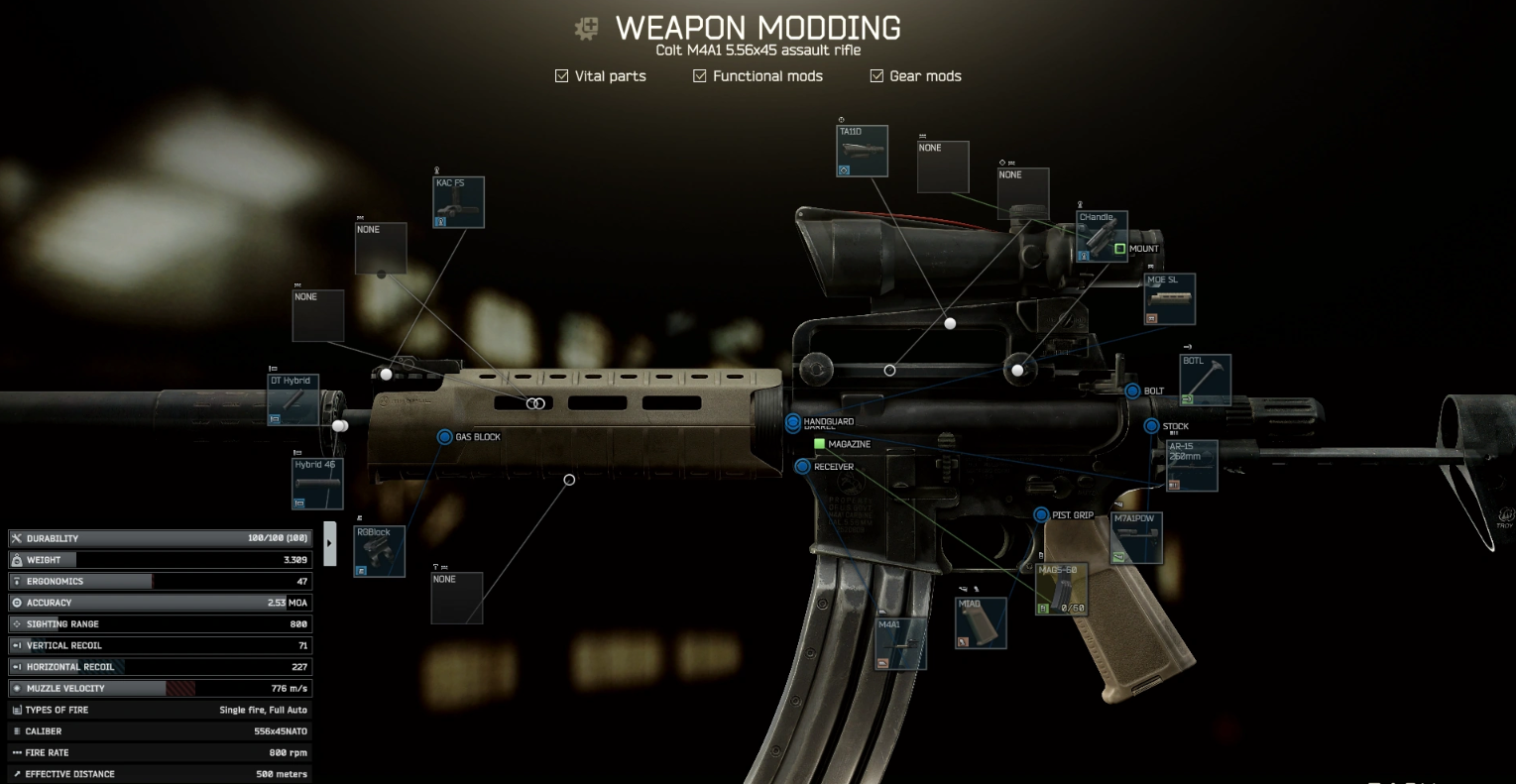Select the MAG5-60 magazine slot

[1061, 589]
